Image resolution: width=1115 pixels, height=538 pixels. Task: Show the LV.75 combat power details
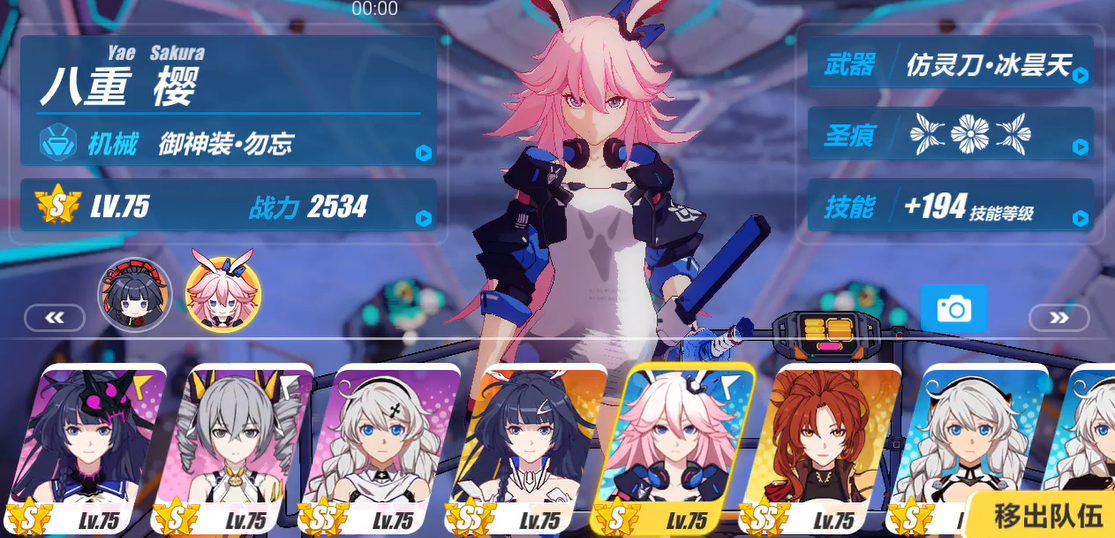click(x=229, y=207)
